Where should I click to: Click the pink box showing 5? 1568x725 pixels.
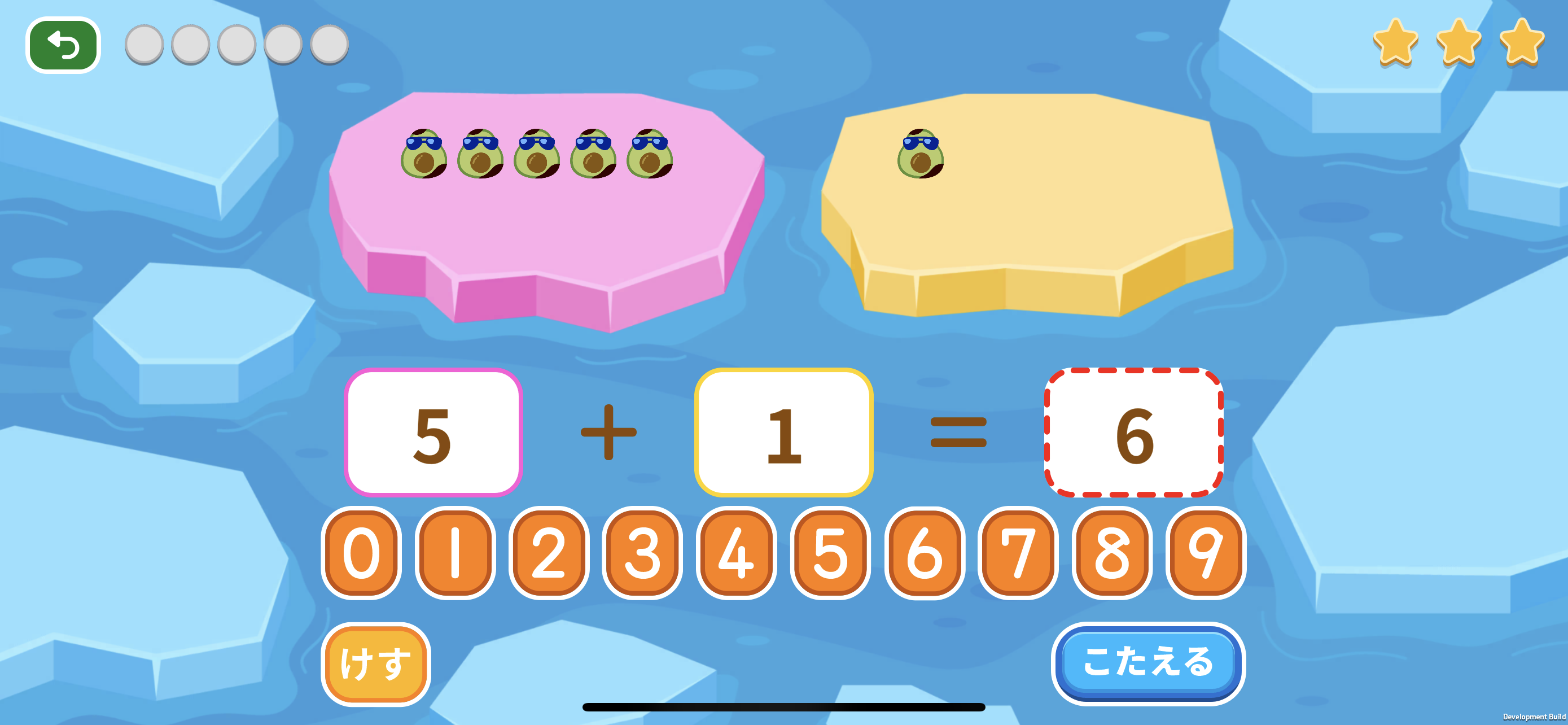433,433
